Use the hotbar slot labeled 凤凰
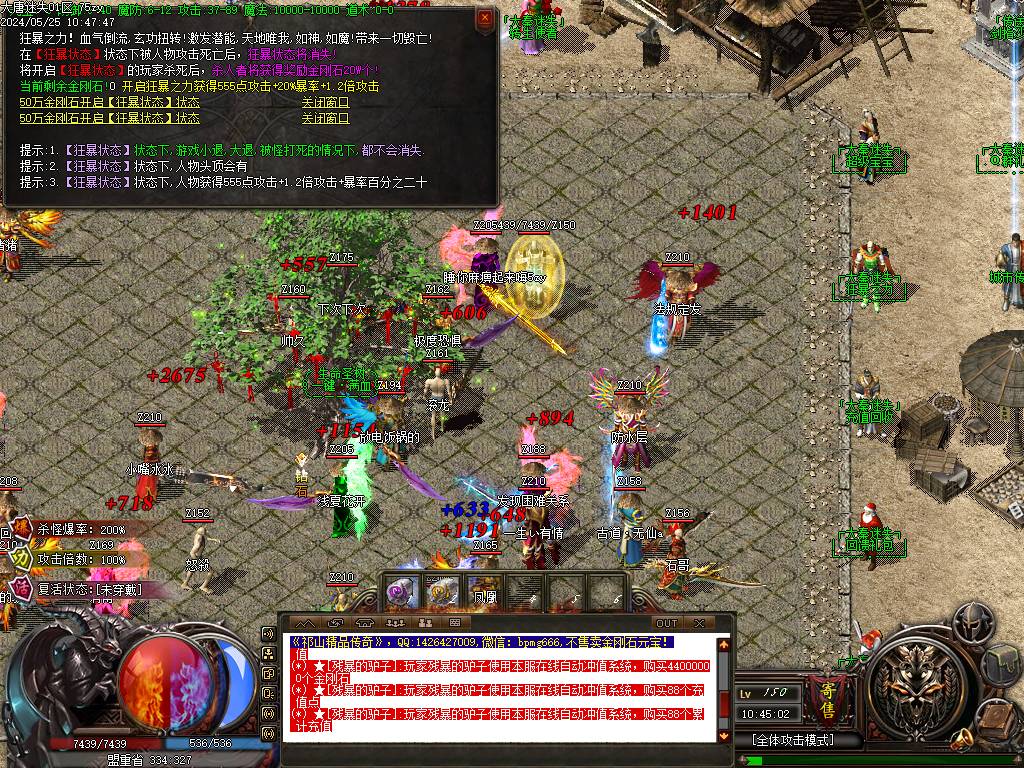The width and height of the screenshot is (1024, 768). point(483,592)
